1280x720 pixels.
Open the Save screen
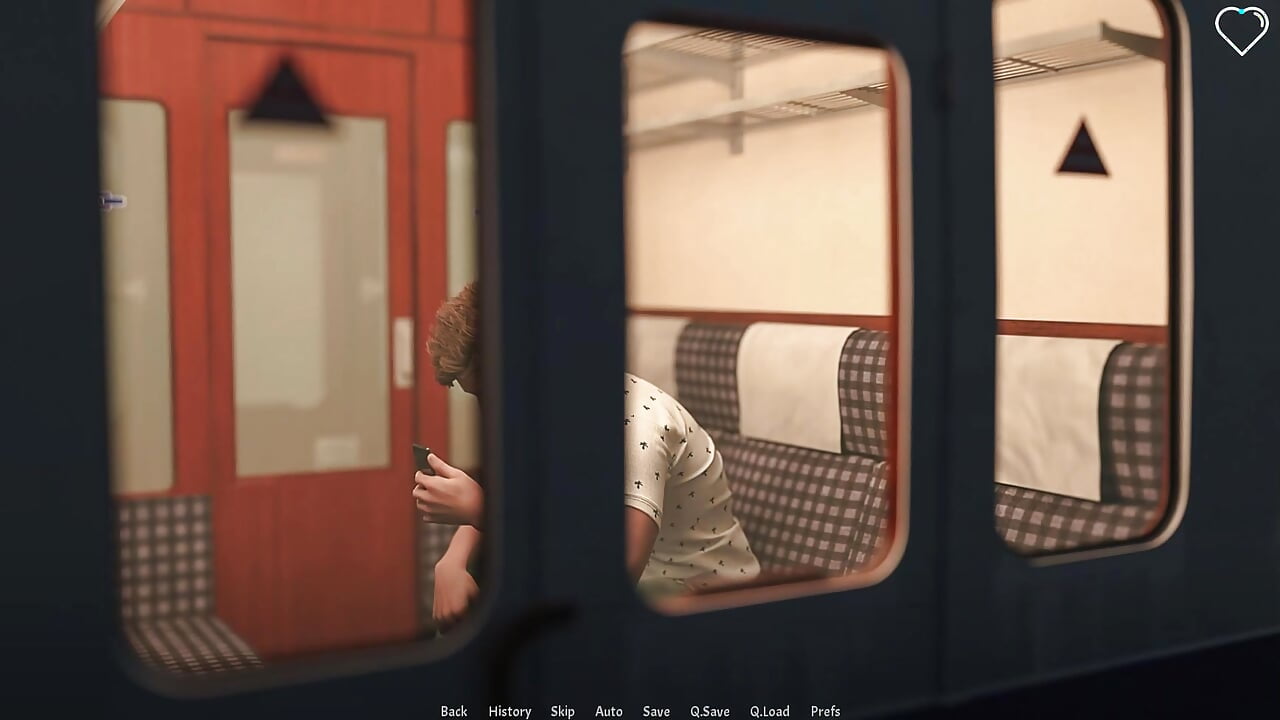click(x=656, y=711)
